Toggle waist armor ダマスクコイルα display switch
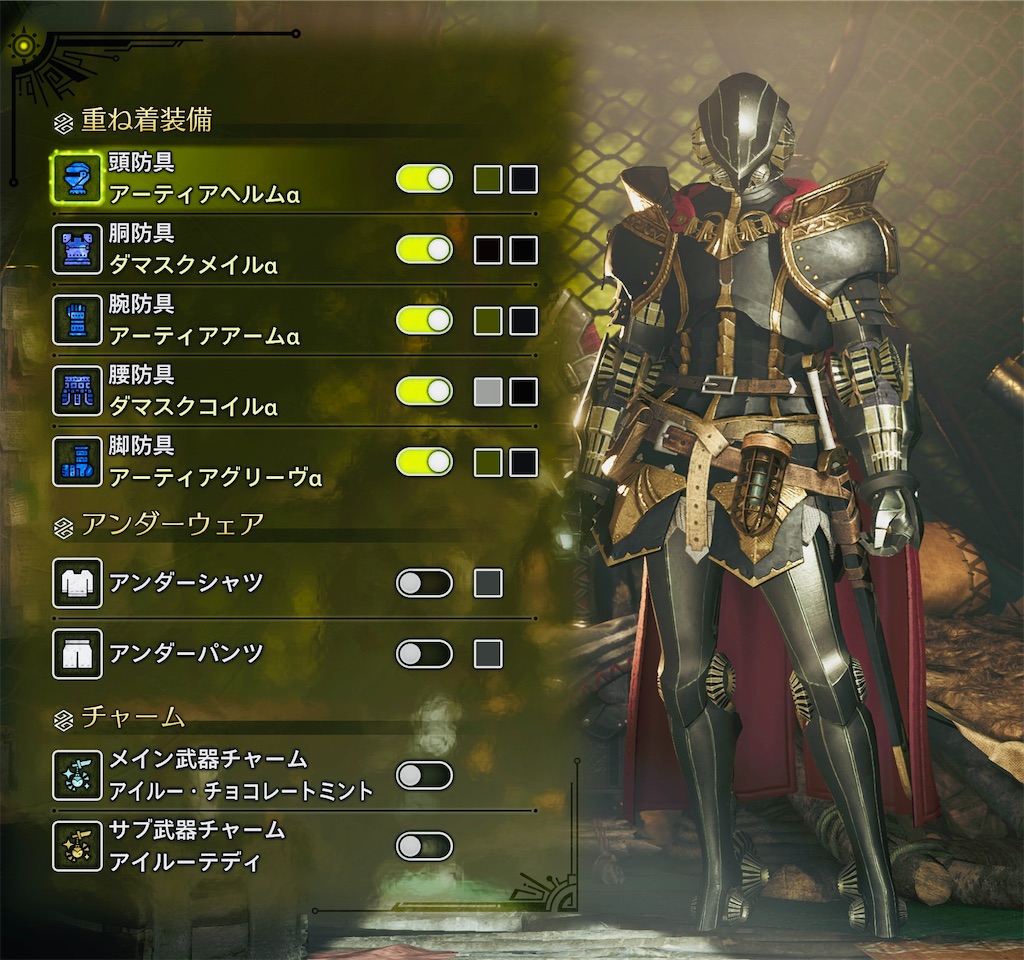 point(424,391)
